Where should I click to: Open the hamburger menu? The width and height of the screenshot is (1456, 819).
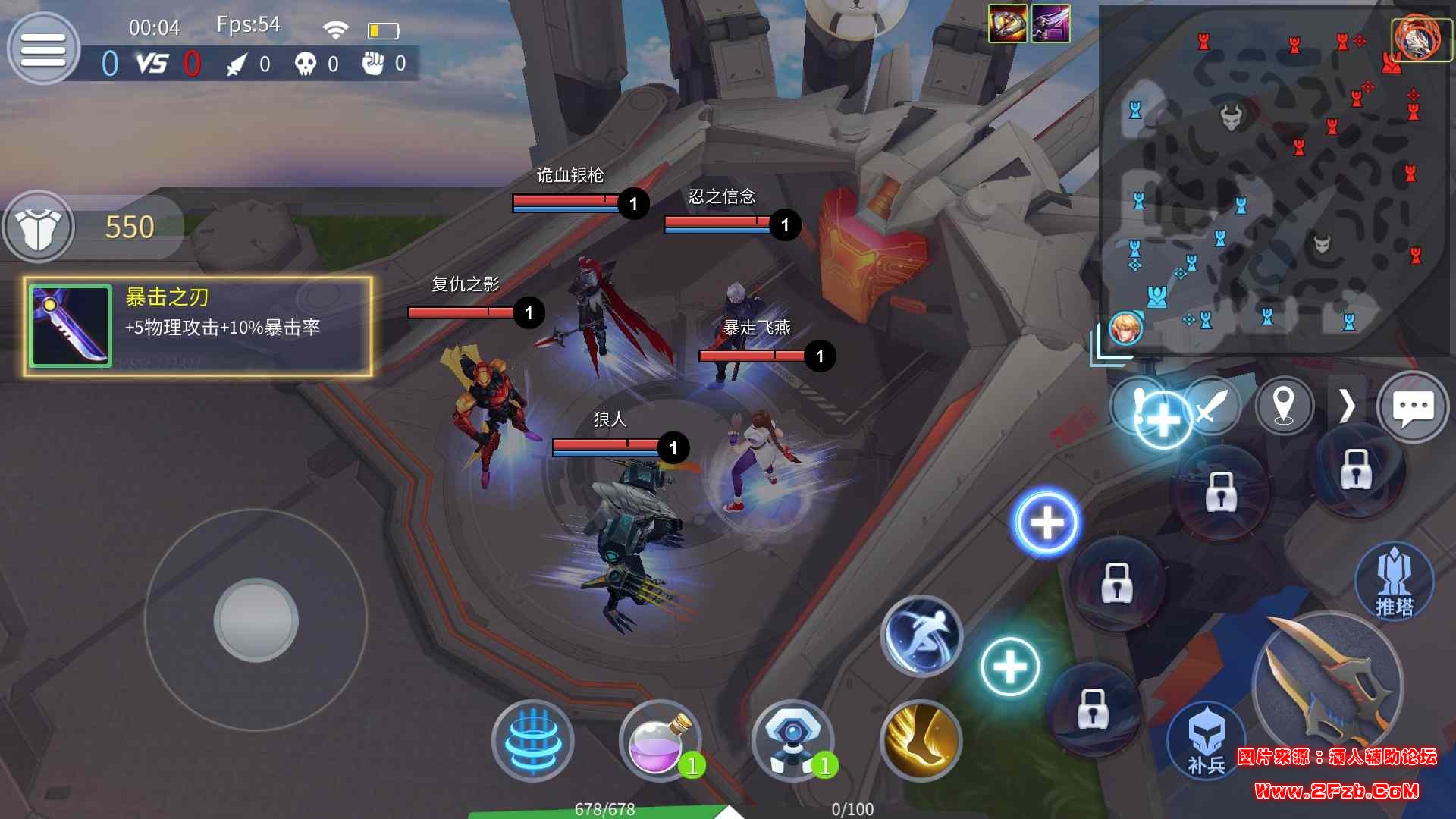pyautogui.click(x=42, y=49)
